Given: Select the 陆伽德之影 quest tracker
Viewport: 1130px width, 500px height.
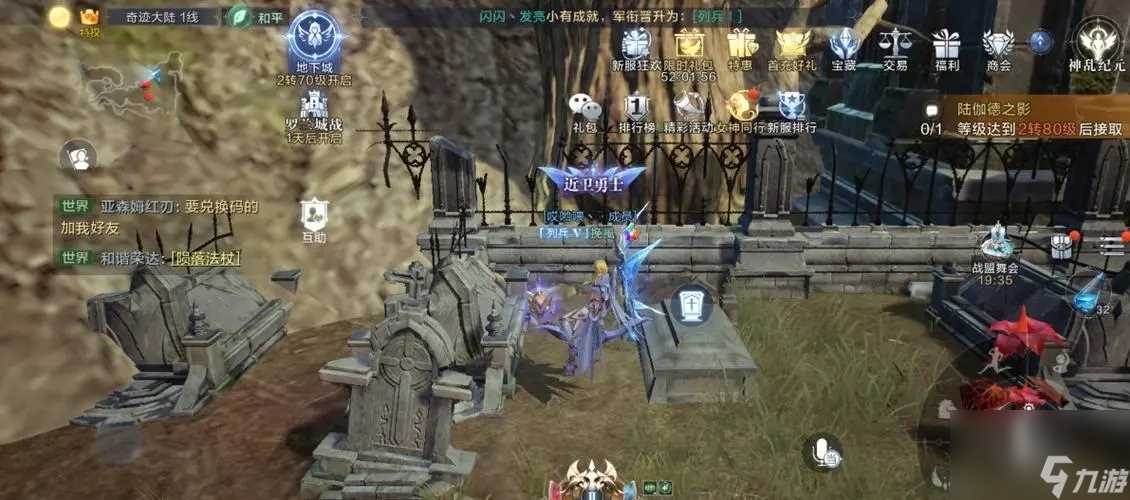Looking at the screenshot, I should [x=1020, y=119].
